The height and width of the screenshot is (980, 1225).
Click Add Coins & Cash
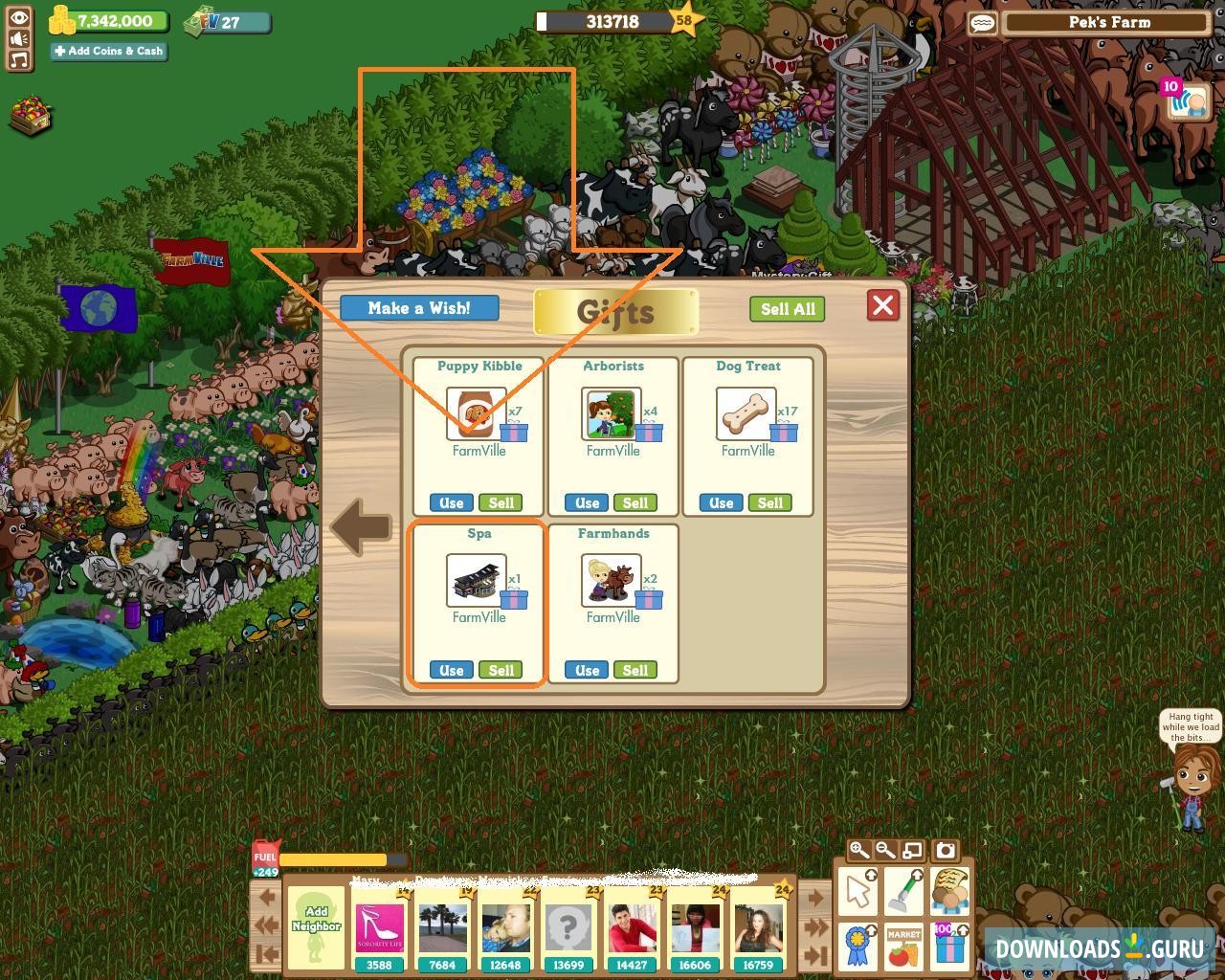point(108,51)
